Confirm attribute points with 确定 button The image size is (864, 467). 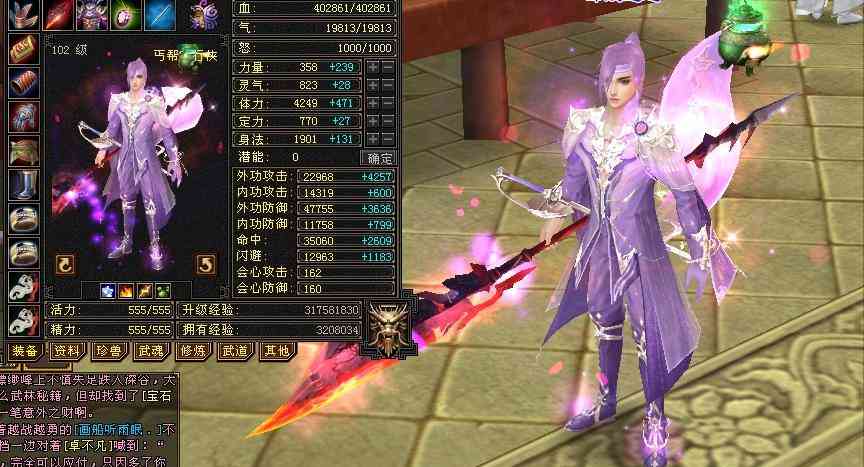click(381, 157)
